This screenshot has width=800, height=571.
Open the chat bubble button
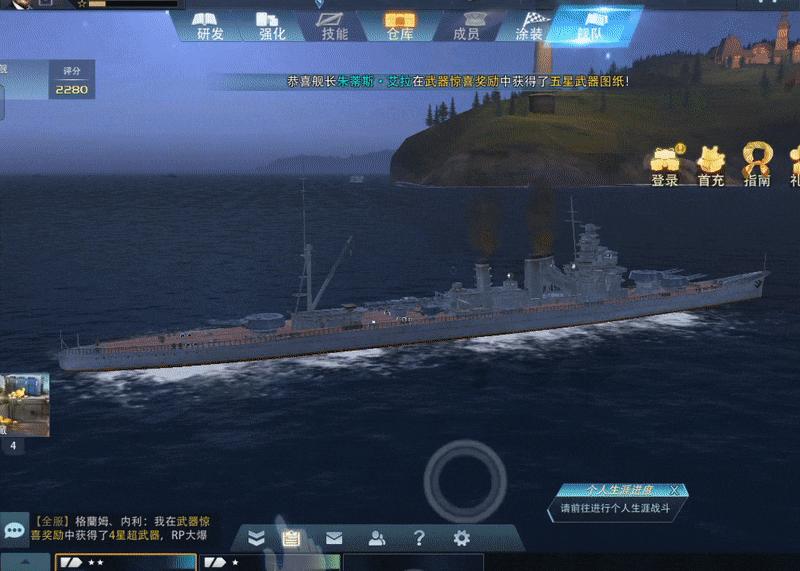pyautogui.click(x=14, y=528)
